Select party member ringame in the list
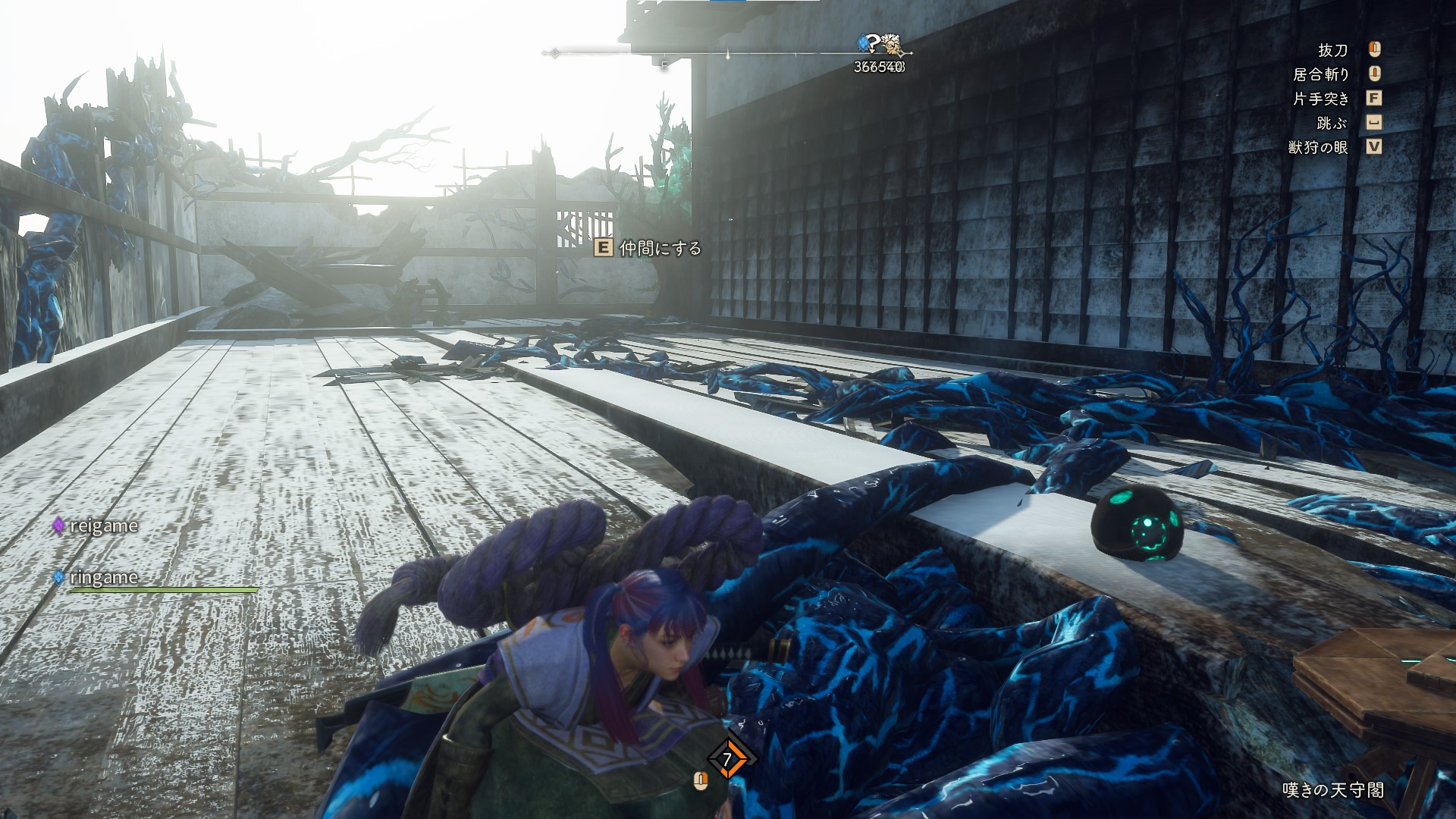 103,577
